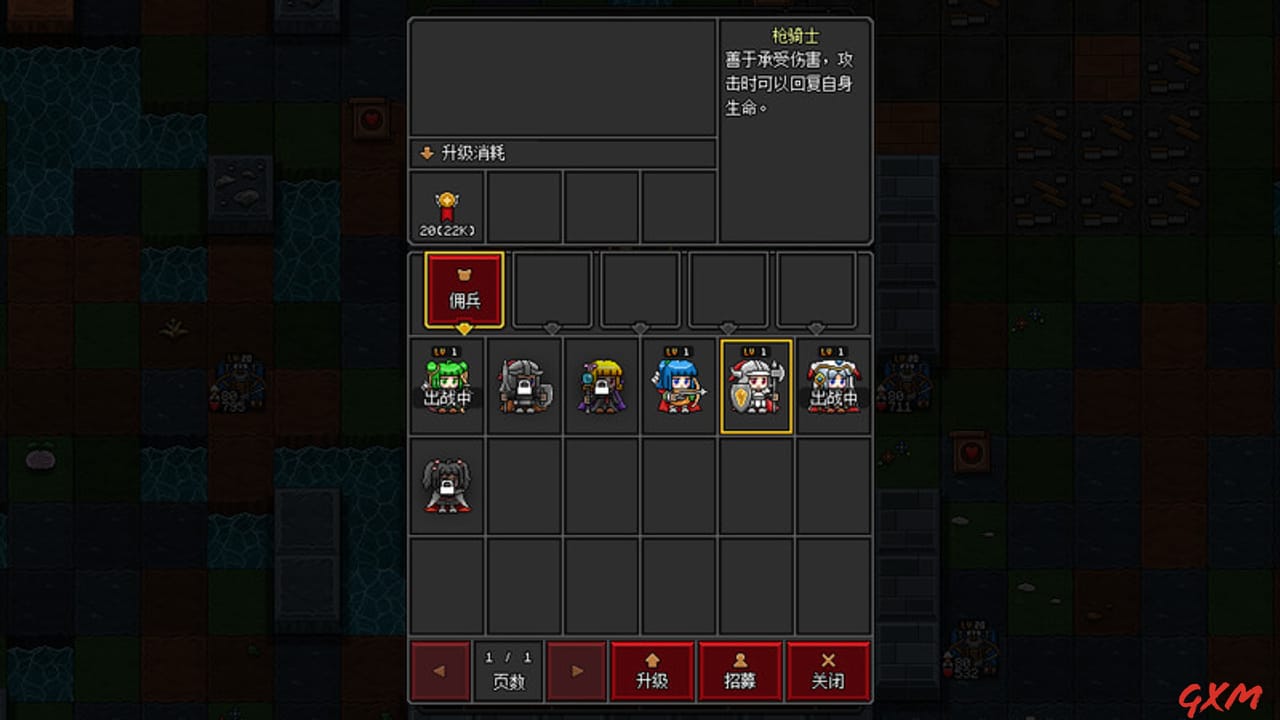Click the green-haired elf marked 出战中
Image resolution: width=1280 pixels, height=720 pixels.
pyautogui.click(x=447, y=385)
